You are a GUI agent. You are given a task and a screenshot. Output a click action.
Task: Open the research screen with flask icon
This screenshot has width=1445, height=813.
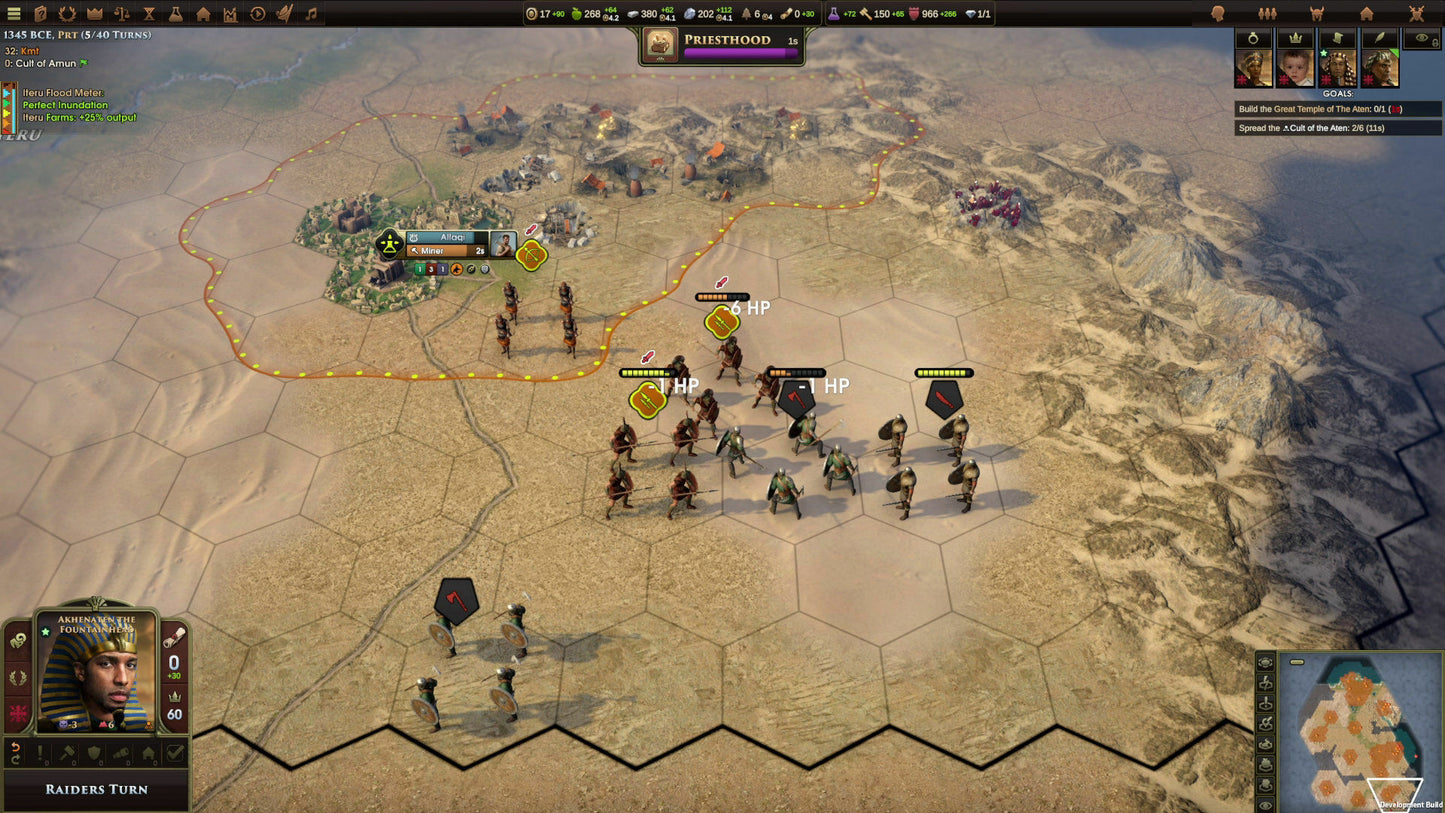[x=177, y=14]
